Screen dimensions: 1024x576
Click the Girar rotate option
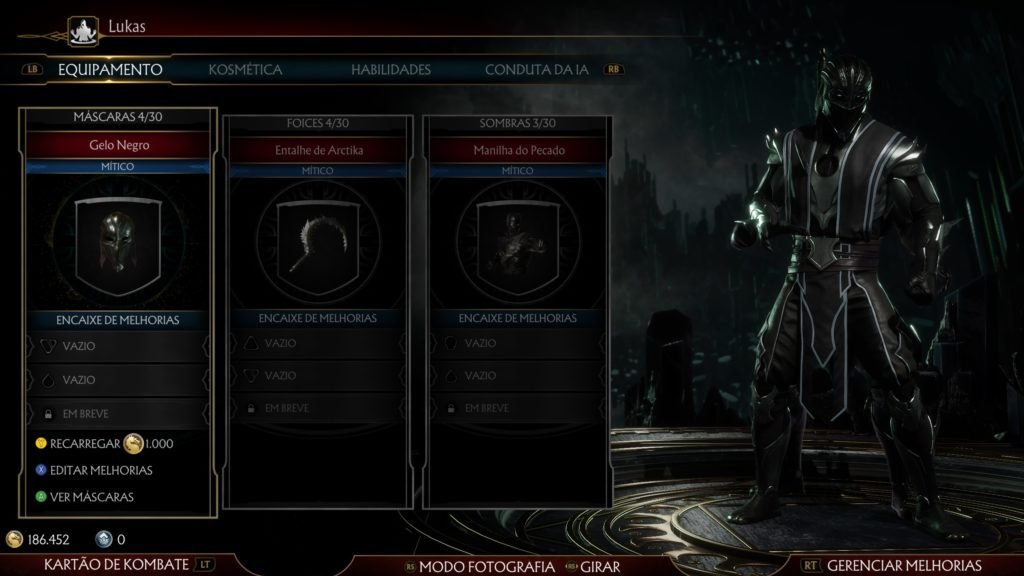click(x=600, y=567)
